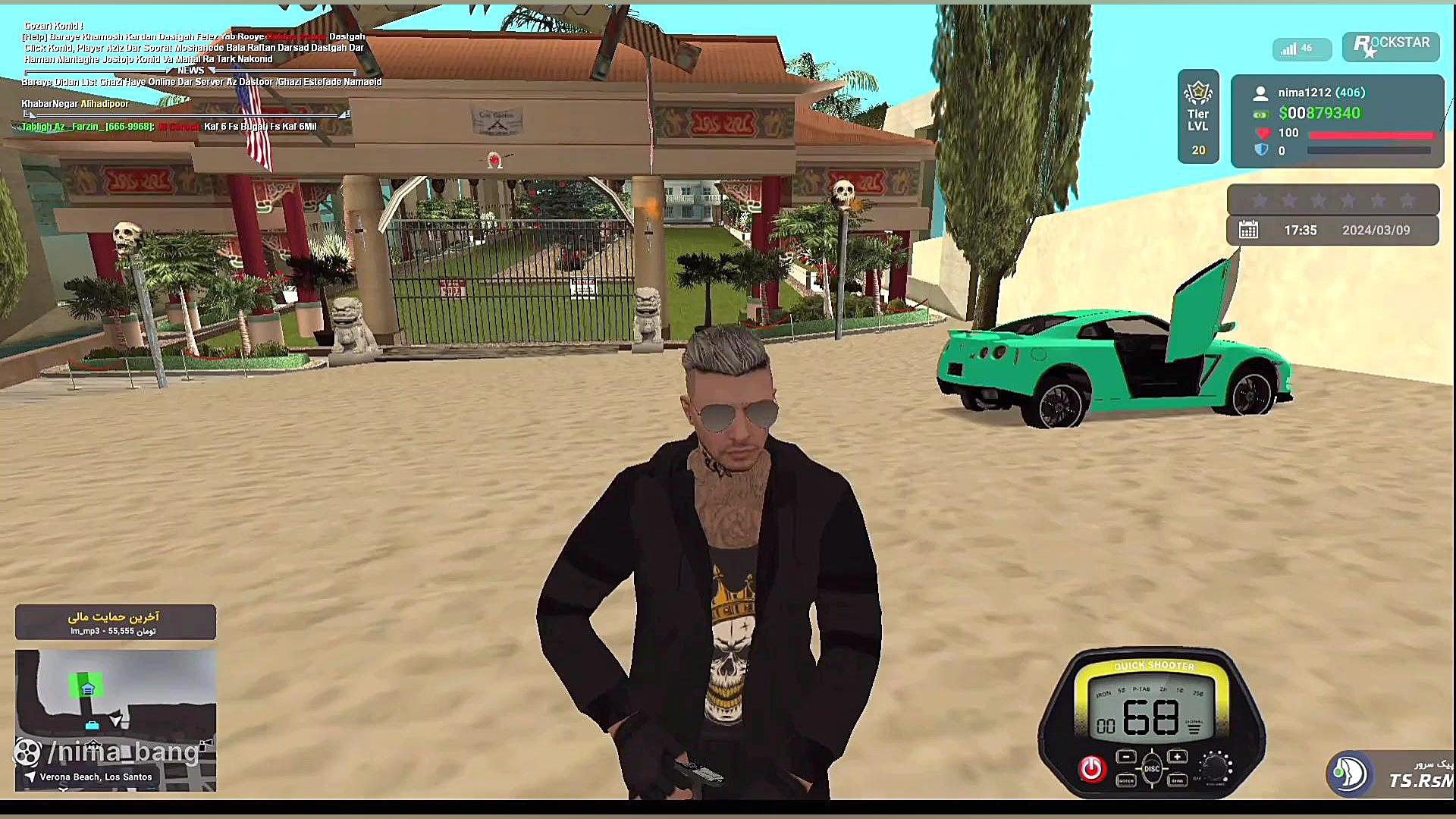1456x819 pixels.
Task: Toggle the signal strength 46 indicator
Action: [x=1301, y=48]
